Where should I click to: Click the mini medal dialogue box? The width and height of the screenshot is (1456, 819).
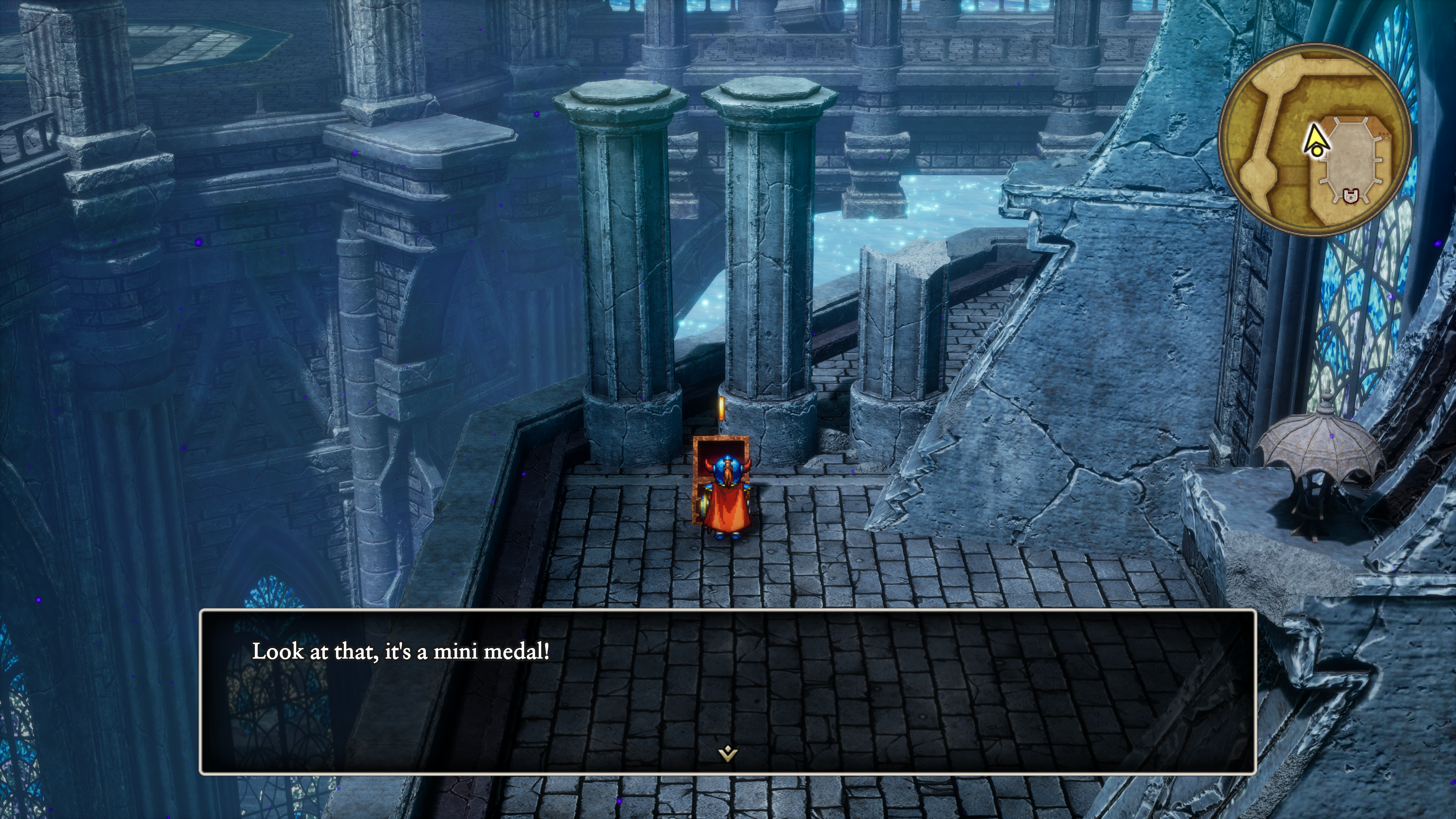[x=728, y=691]
